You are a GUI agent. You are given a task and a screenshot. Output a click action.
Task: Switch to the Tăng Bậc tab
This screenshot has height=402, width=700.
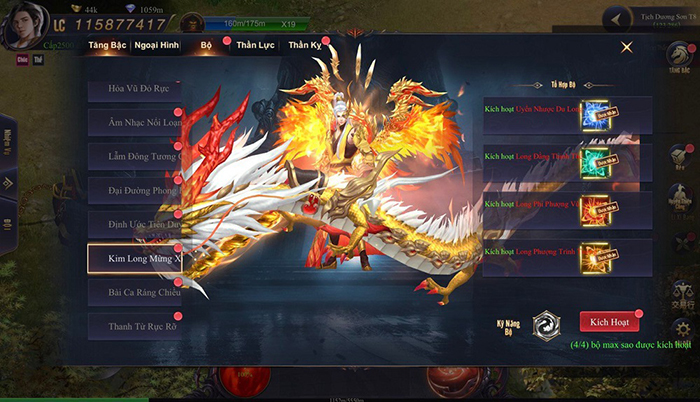pos(107,46)
